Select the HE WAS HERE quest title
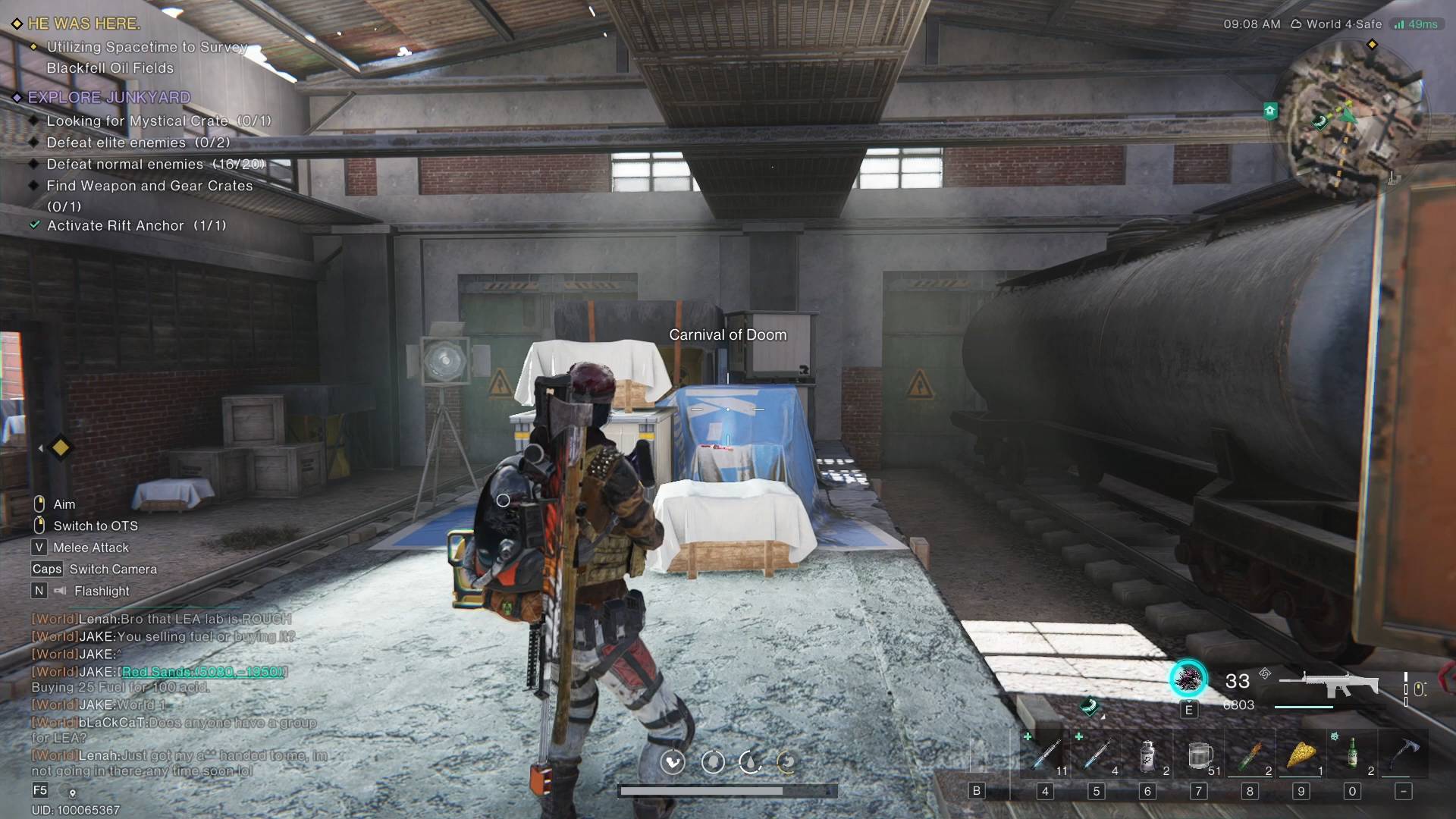The width and height of the screenshot is (1456, 819). pyautogui.click(x=83, y=24)
